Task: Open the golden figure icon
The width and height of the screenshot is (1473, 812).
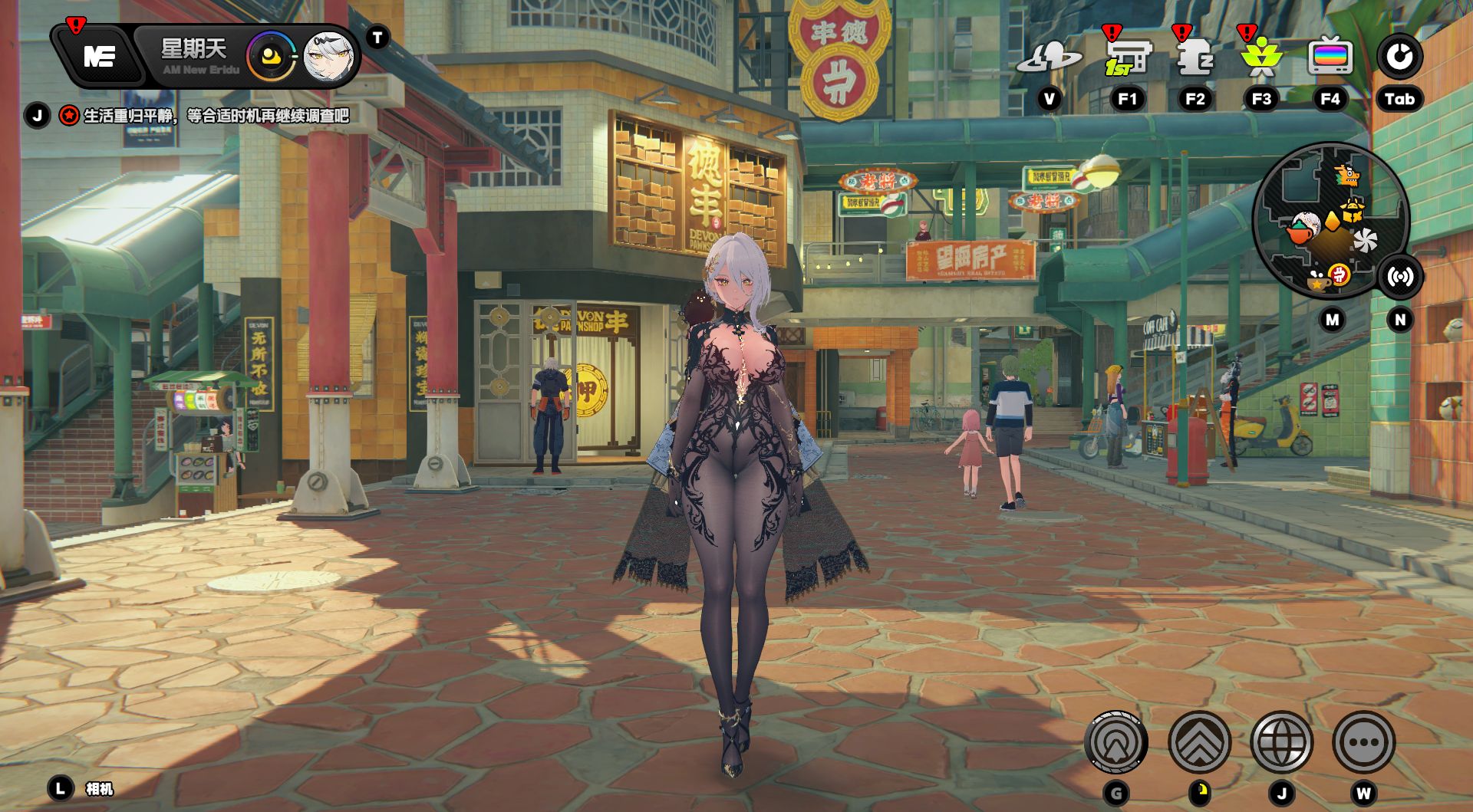Action: 1261,58
